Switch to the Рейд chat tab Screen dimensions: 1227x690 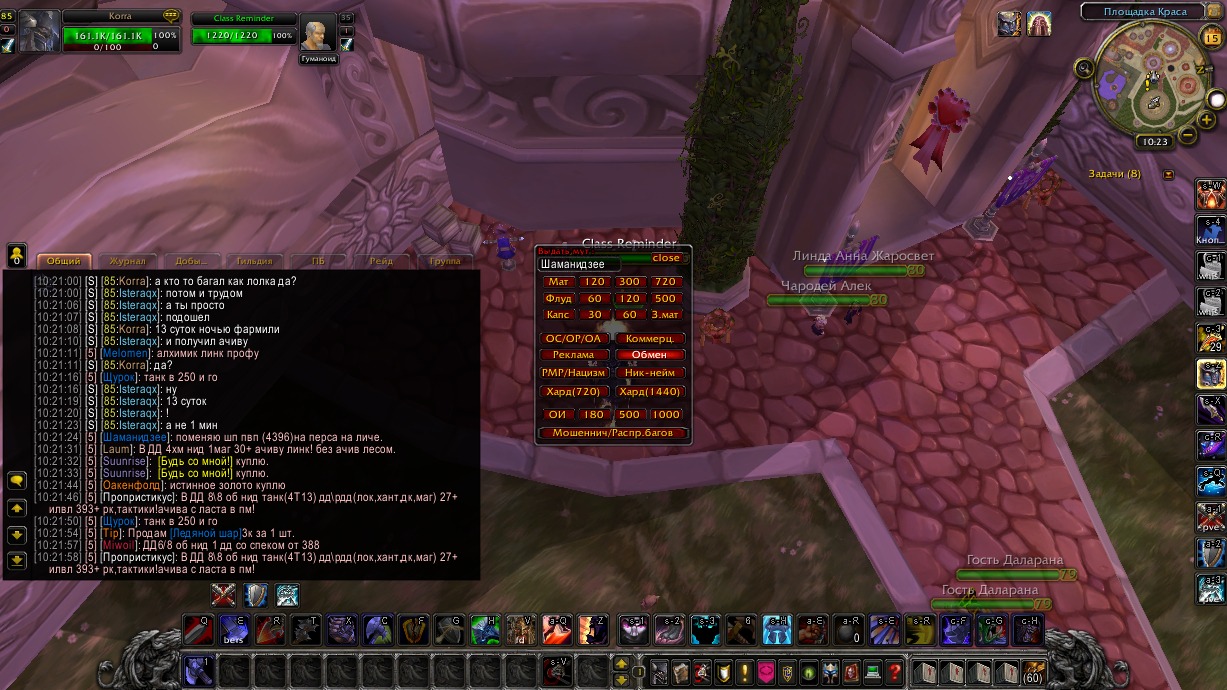(380, 261)
